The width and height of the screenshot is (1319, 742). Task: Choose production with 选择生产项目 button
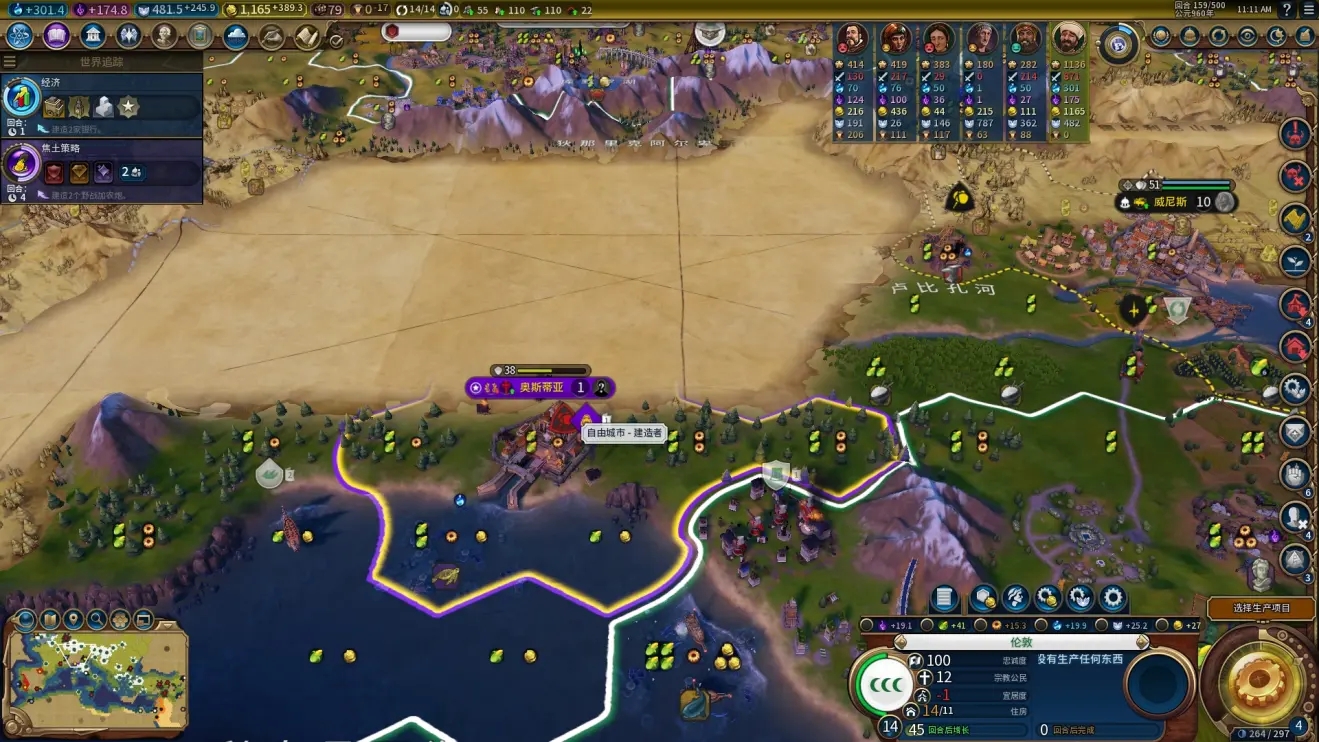(x=1261, y=608)
